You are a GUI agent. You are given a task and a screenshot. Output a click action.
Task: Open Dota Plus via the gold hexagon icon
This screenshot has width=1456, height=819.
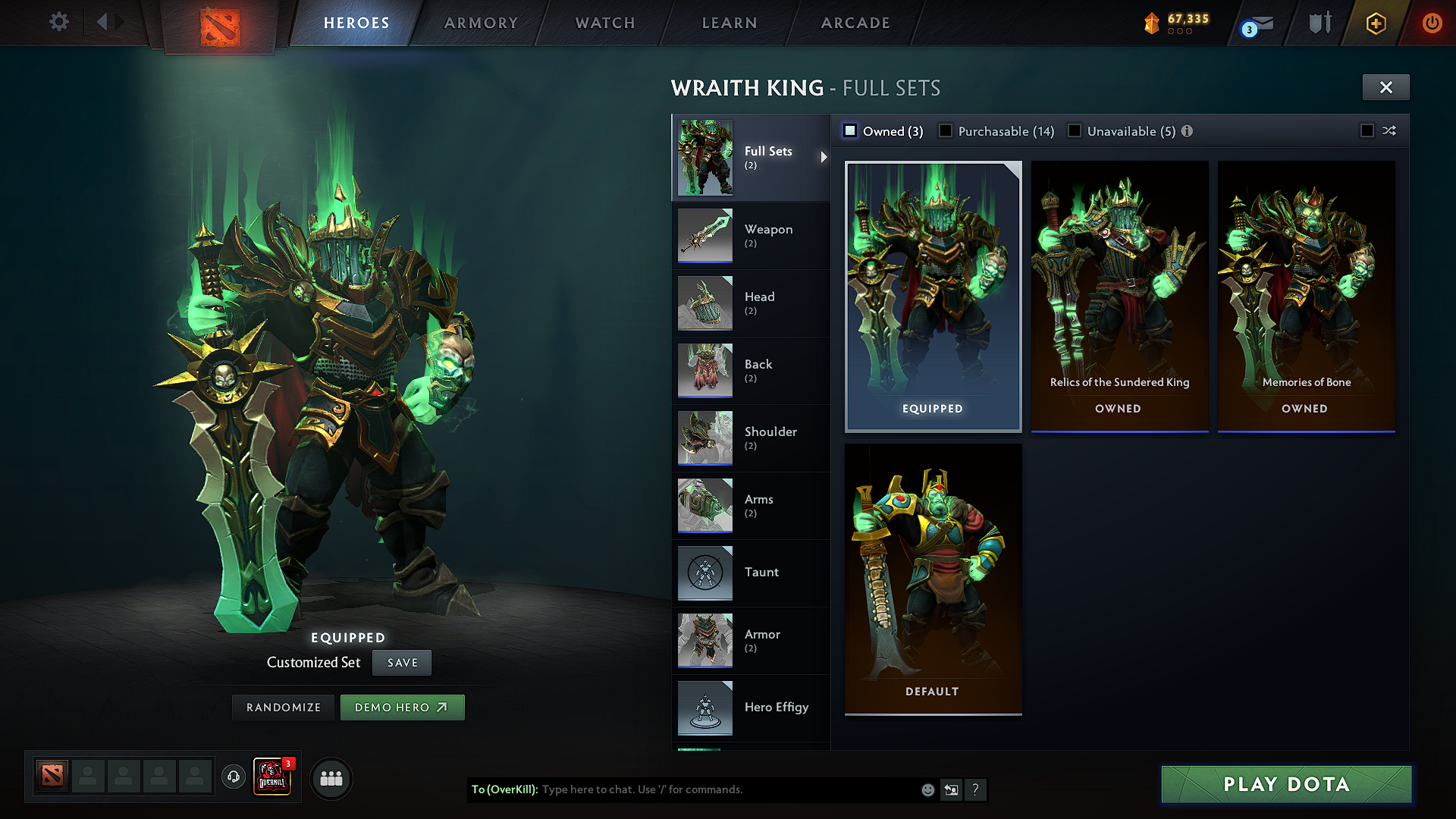[1376, 24]
